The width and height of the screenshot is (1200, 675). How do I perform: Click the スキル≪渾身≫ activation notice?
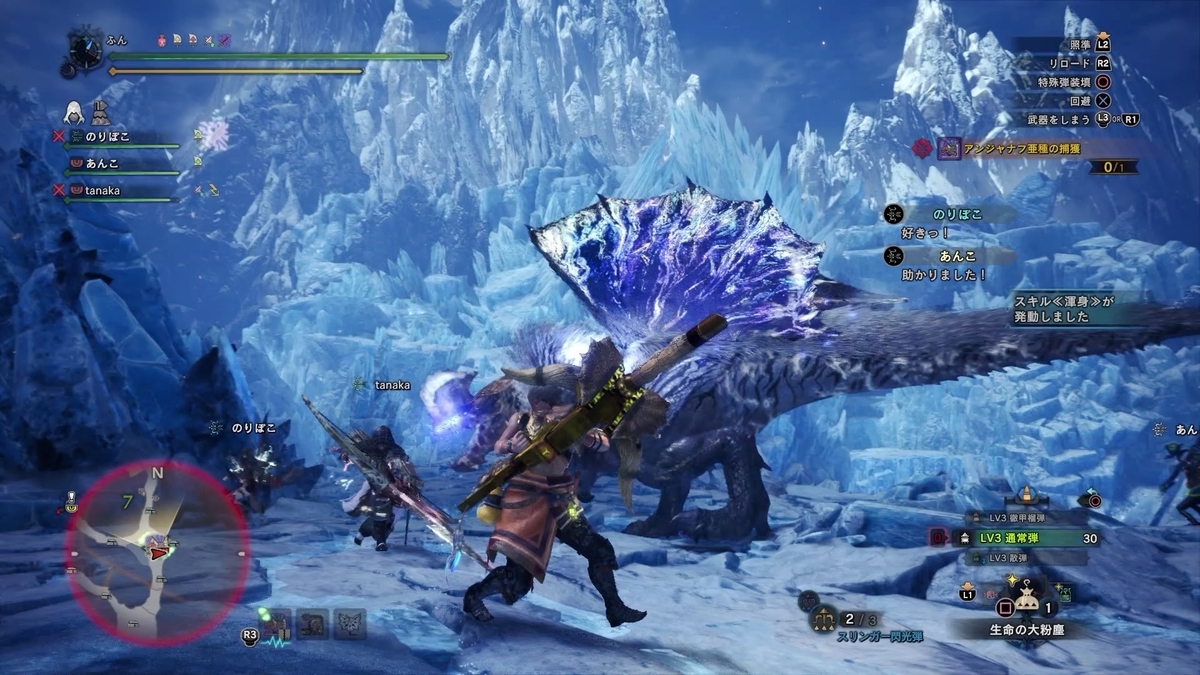[1063, 309]
